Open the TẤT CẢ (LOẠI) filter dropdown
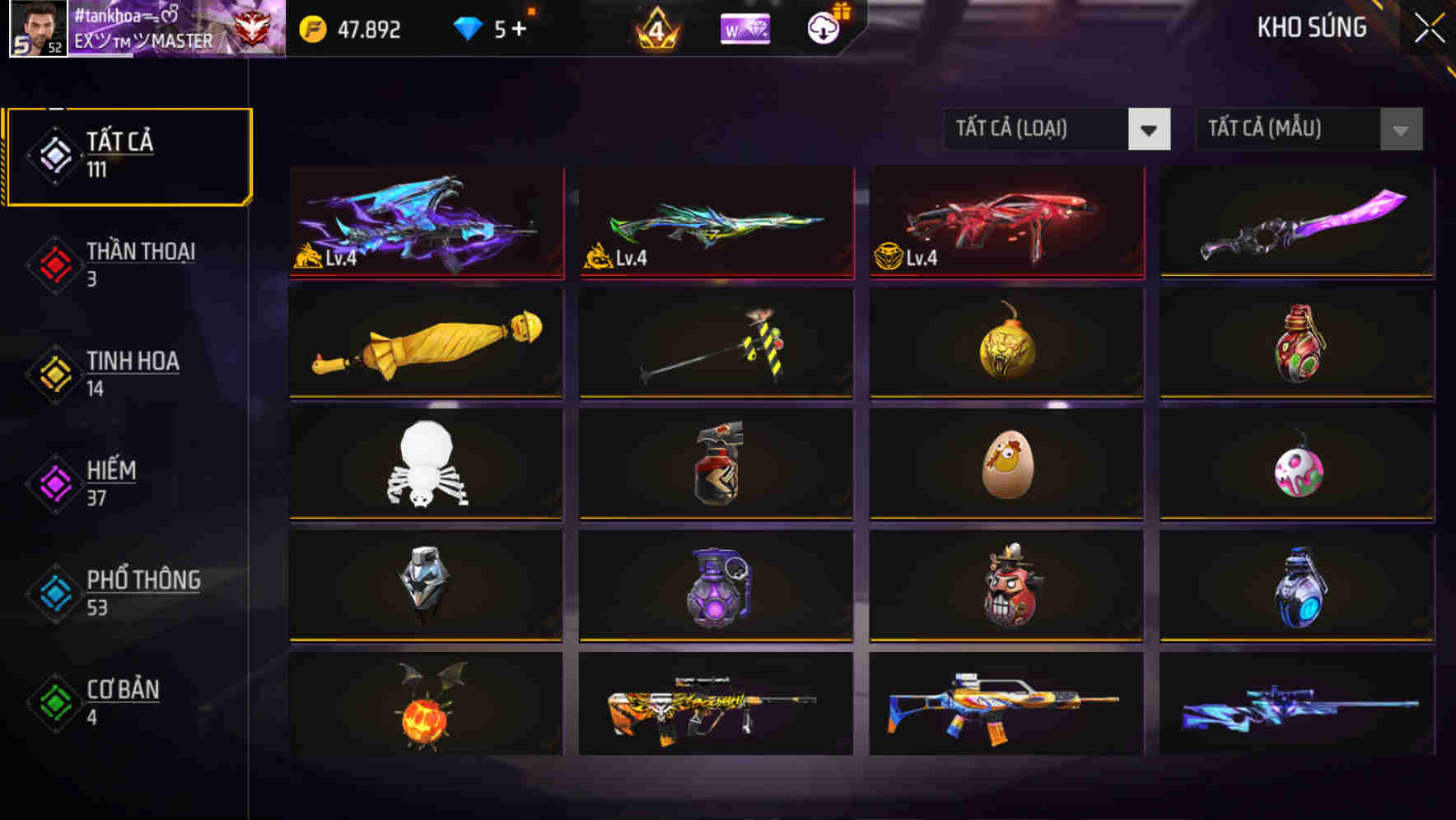 pyautogui.click(x=1057, y=129)
